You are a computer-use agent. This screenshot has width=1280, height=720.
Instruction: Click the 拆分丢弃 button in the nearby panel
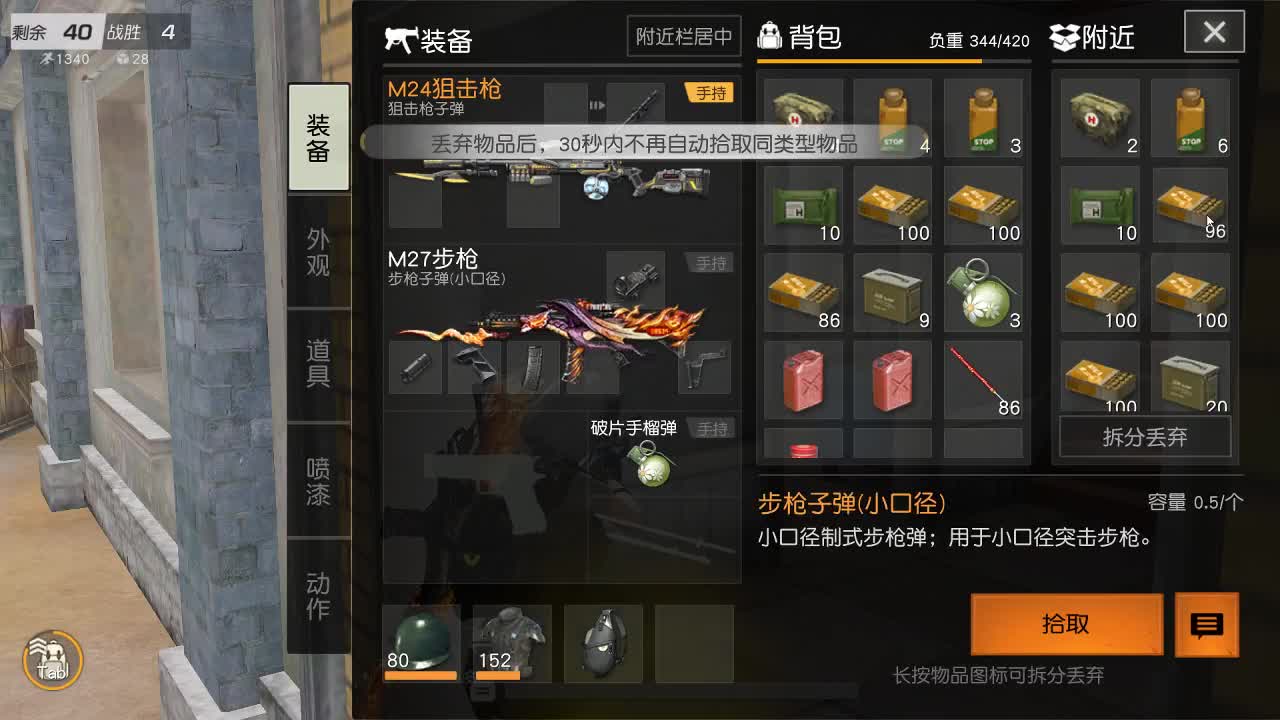tap(1144, 439)
